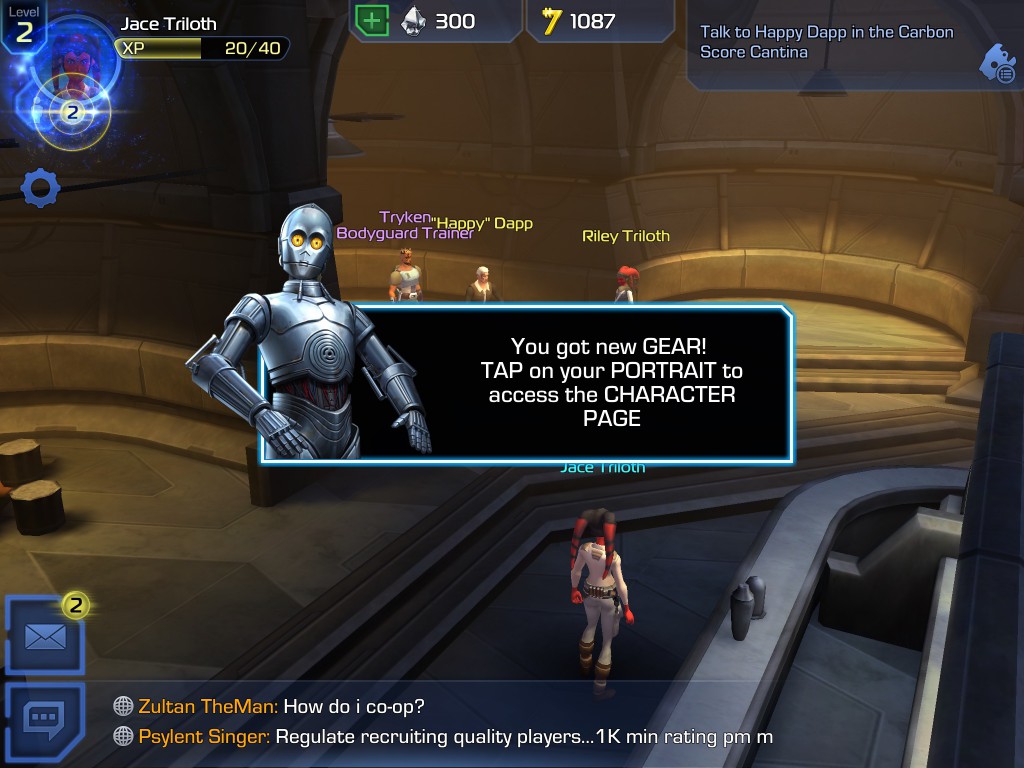This screenshot has height=768, width=1024.
Task: Tap Zultan TheMan's chat message
Action: click(x=282, y=706)
